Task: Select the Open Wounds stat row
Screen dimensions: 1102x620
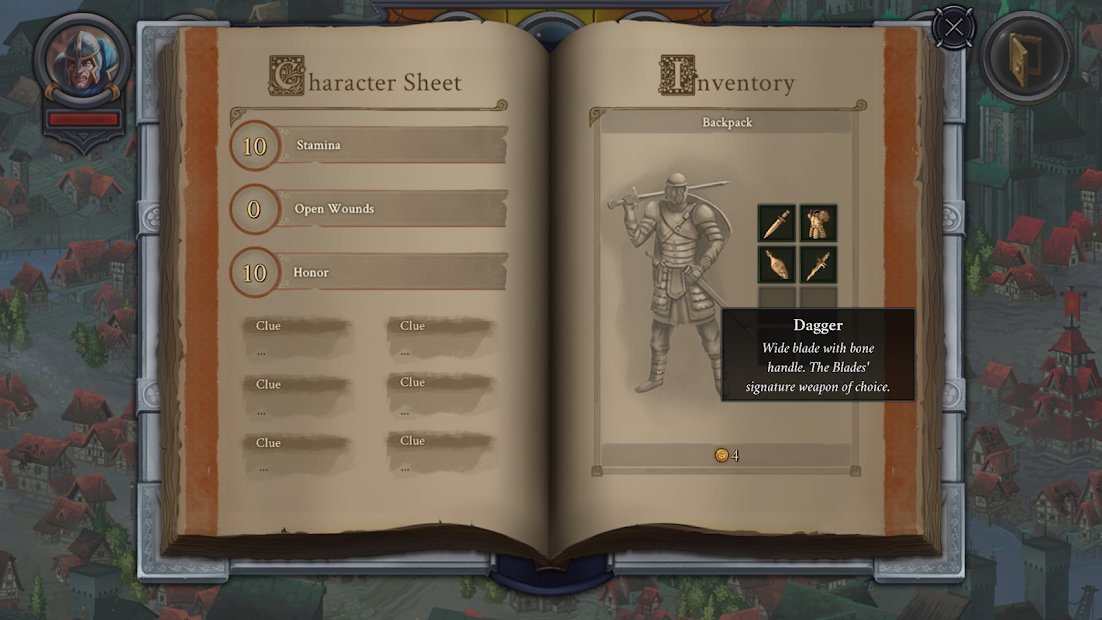Action: pos(390,209)
